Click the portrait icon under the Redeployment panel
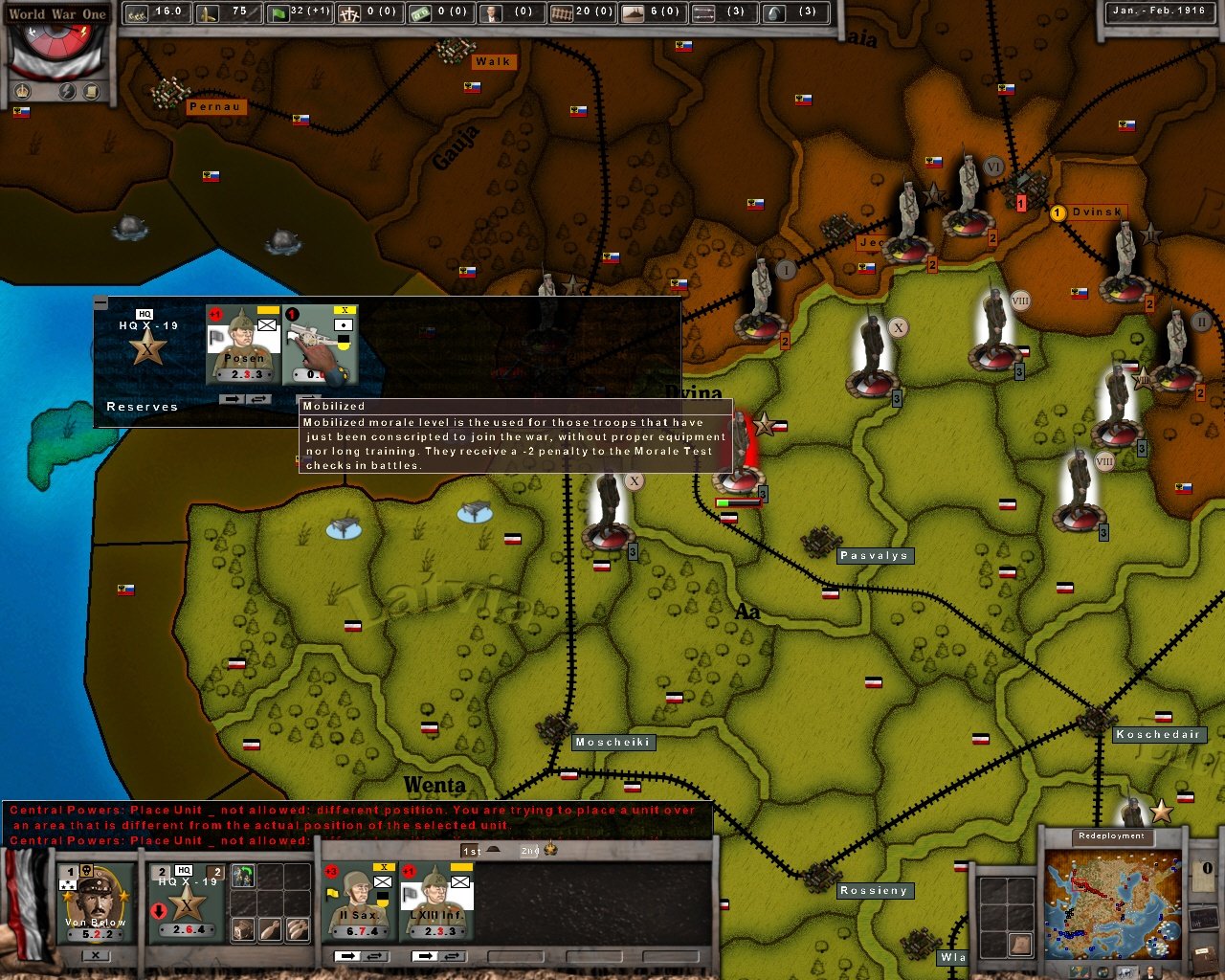The height and width of the screenshot is (980, 1225). 1150,970
